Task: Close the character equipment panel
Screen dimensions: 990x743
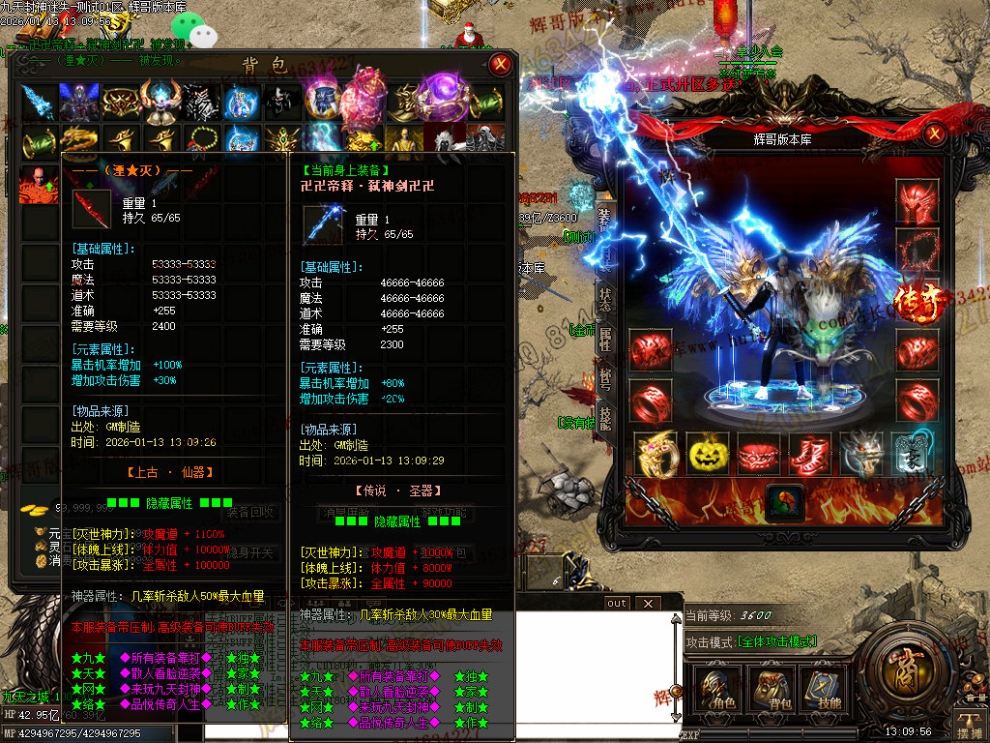Action: pyautogui.click(x=934, y=133)
